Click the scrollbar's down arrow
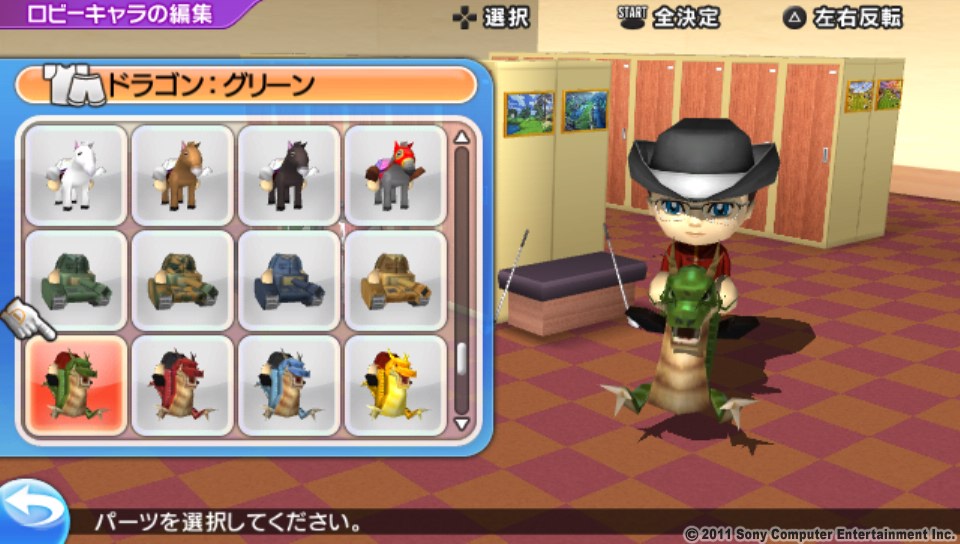 point(461,423)
